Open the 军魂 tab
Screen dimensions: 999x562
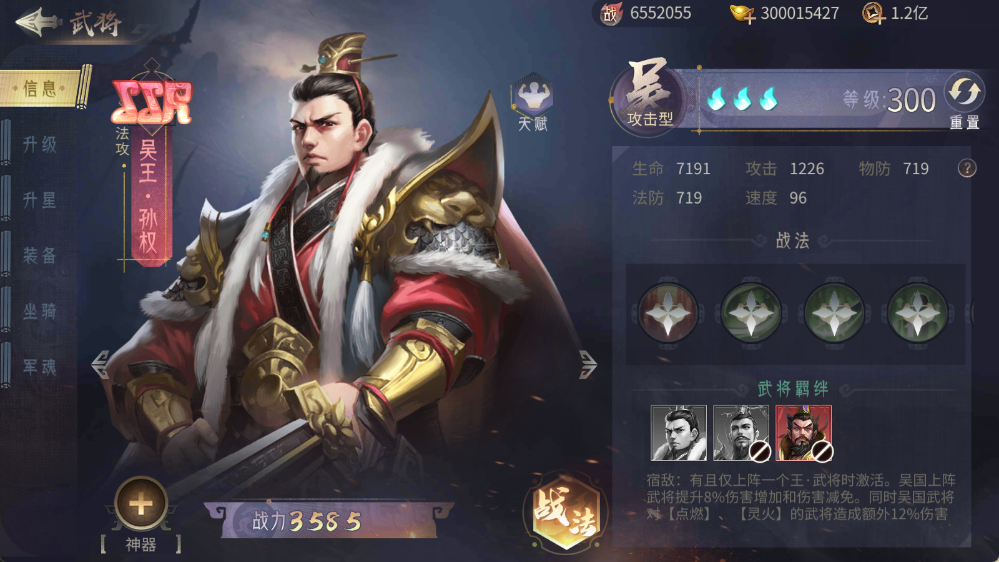click(40, 367)
